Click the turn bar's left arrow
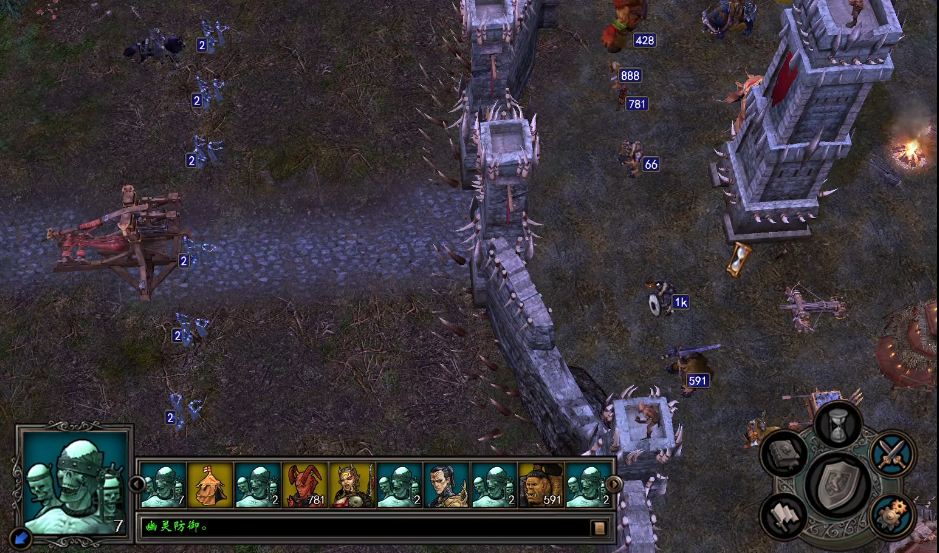 (137, 485)
